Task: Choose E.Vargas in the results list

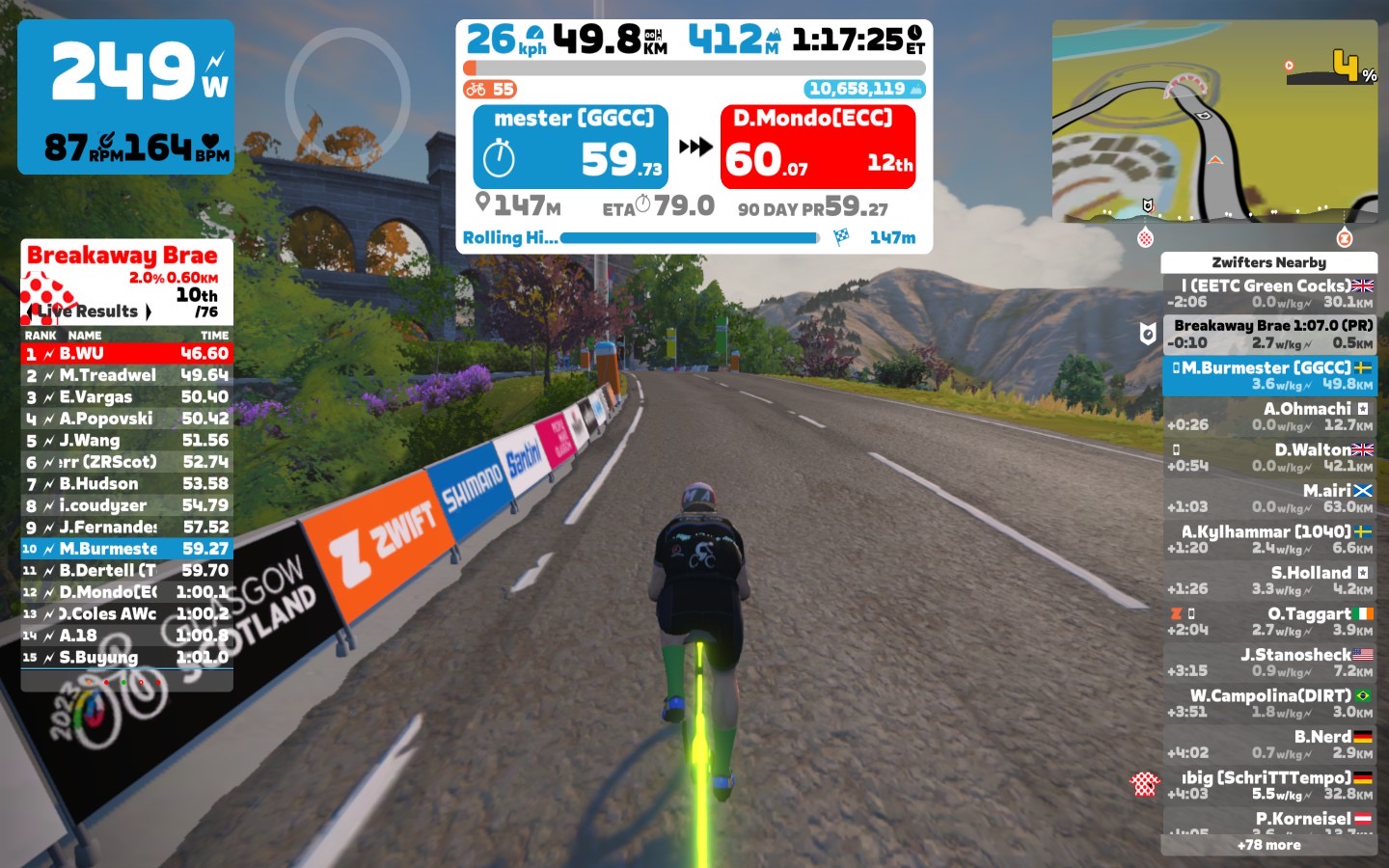Action: (x=126, y=397)
